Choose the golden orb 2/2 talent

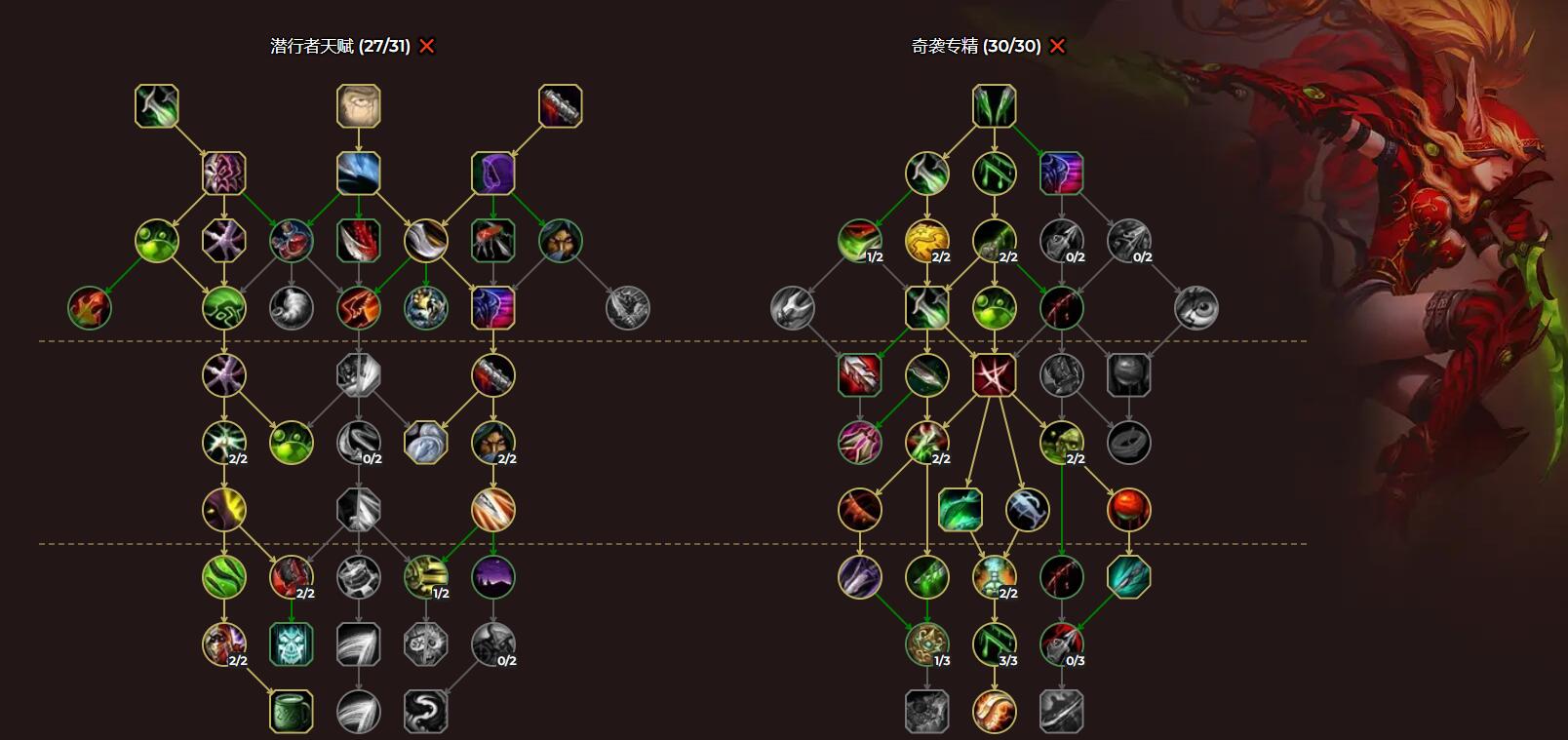[x=927, y=241]
